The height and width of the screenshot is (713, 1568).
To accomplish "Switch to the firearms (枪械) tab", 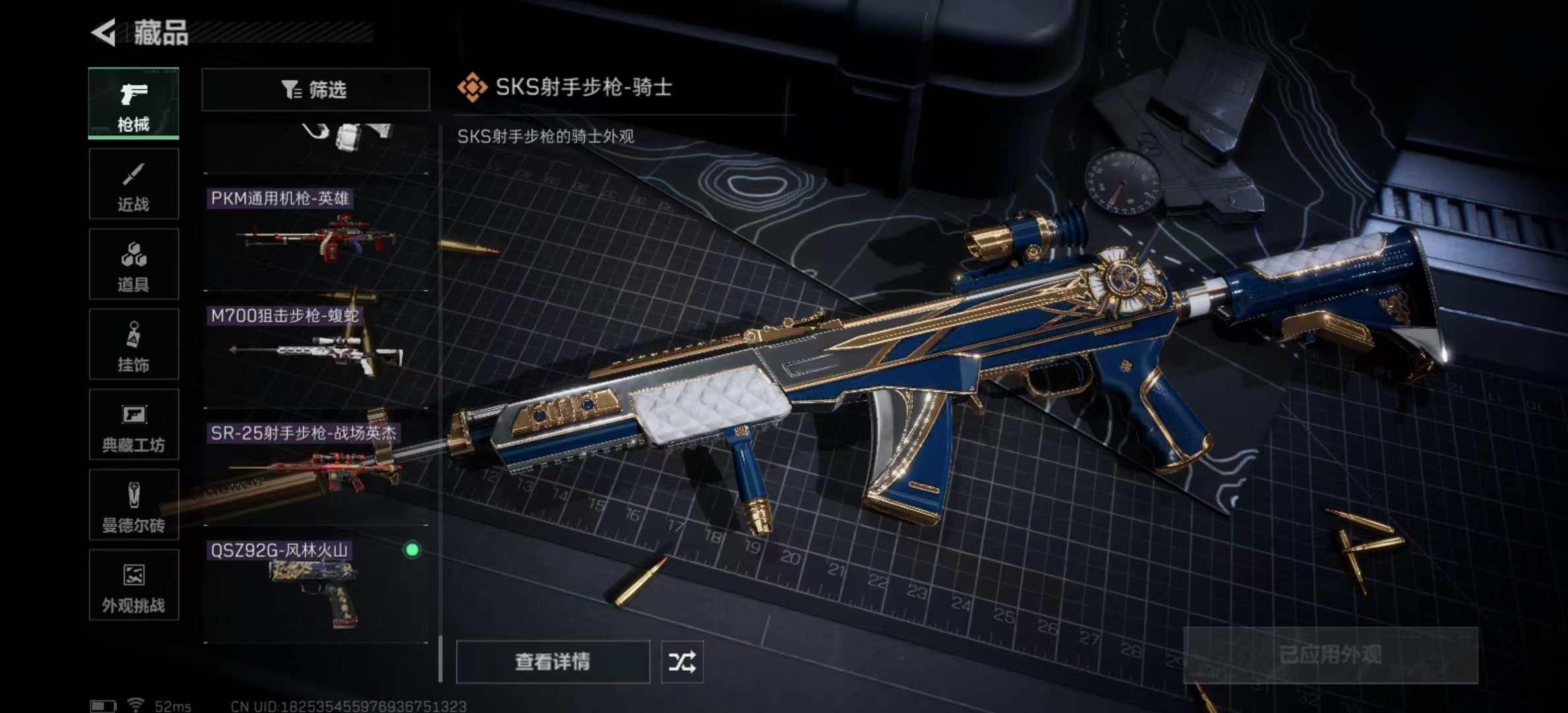I will tap(133, 104).
